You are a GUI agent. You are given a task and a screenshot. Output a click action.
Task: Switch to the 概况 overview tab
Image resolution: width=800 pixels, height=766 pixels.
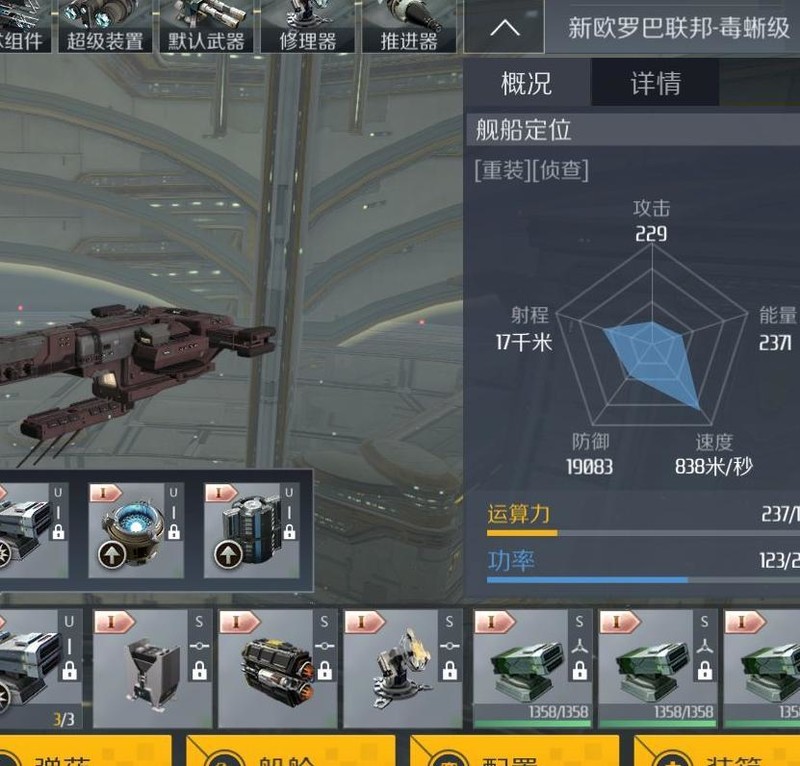526,83
